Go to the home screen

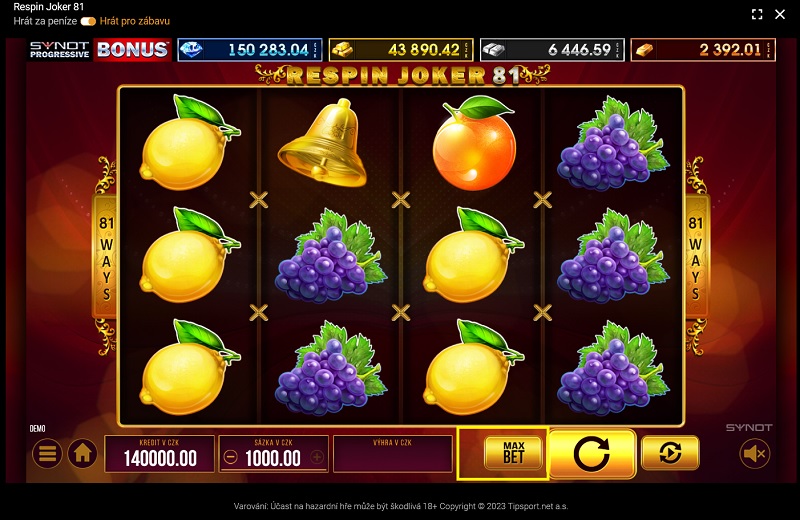click(x=82, y=454)
